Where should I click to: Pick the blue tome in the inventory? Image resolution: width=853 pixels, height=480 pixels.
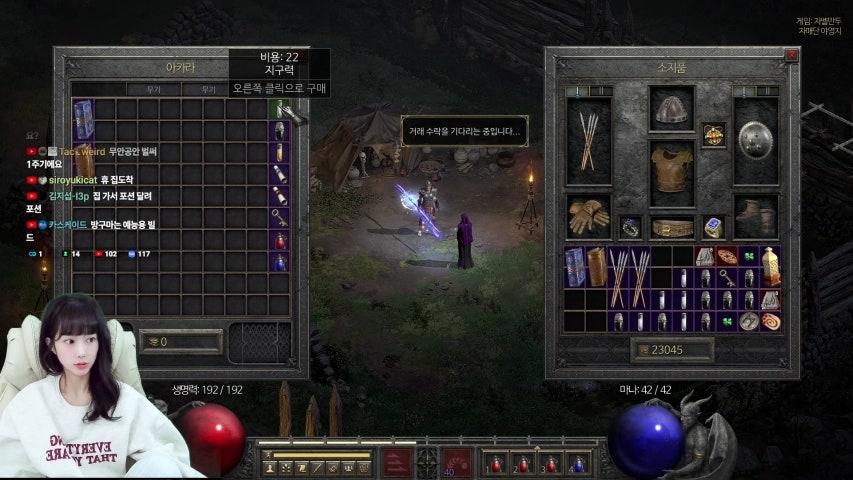click(575, 265)
